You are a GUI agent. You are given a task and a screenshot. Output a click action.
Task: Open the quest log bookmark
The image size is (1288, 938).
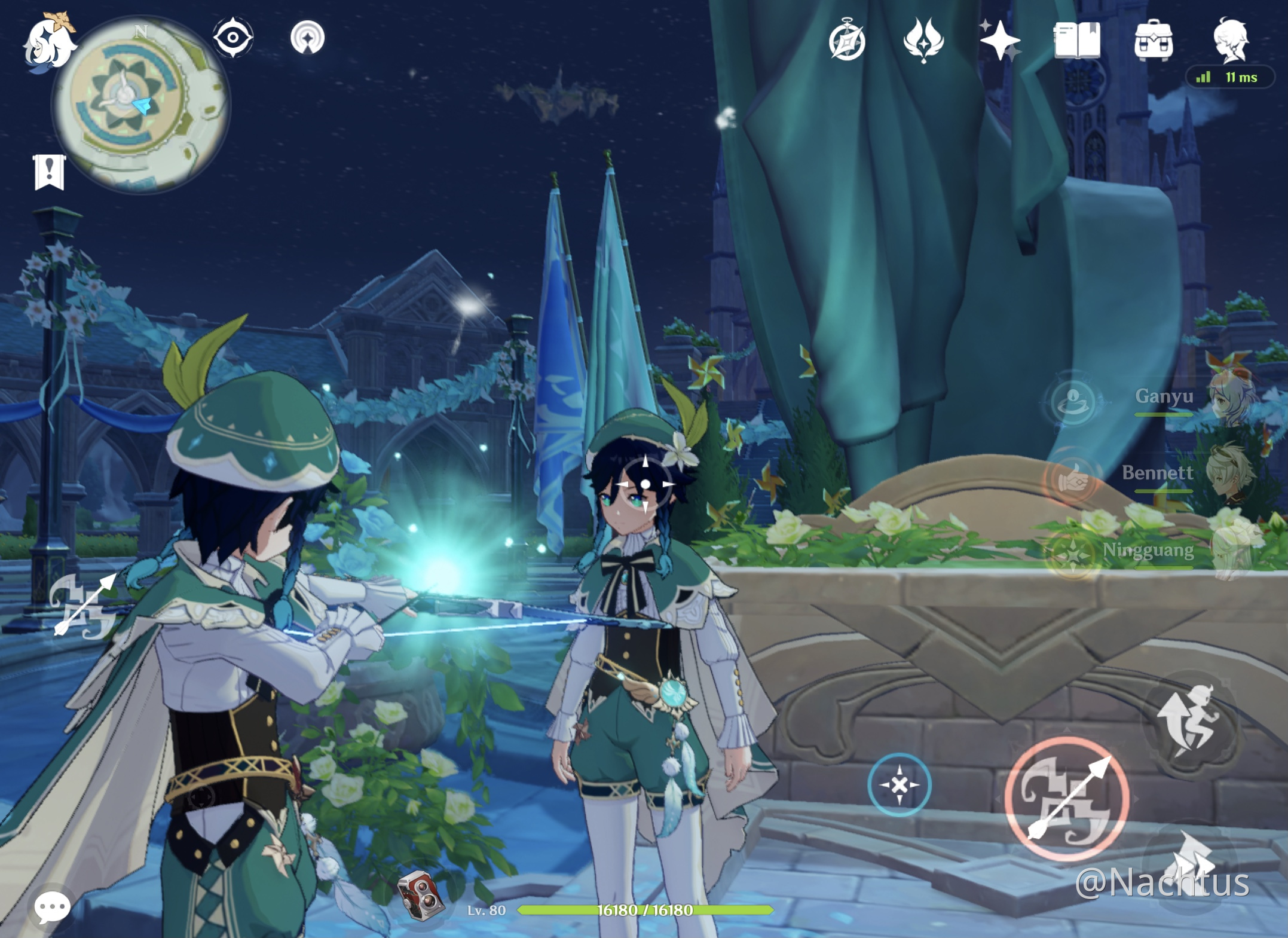pos(50,172)
